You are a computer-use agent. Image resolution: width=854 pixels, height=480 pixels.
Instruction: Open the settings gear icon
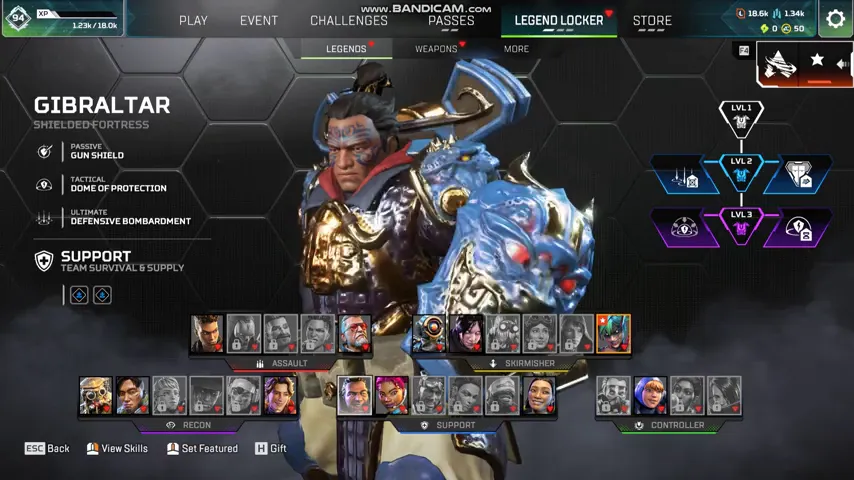[x=835, y=19]
